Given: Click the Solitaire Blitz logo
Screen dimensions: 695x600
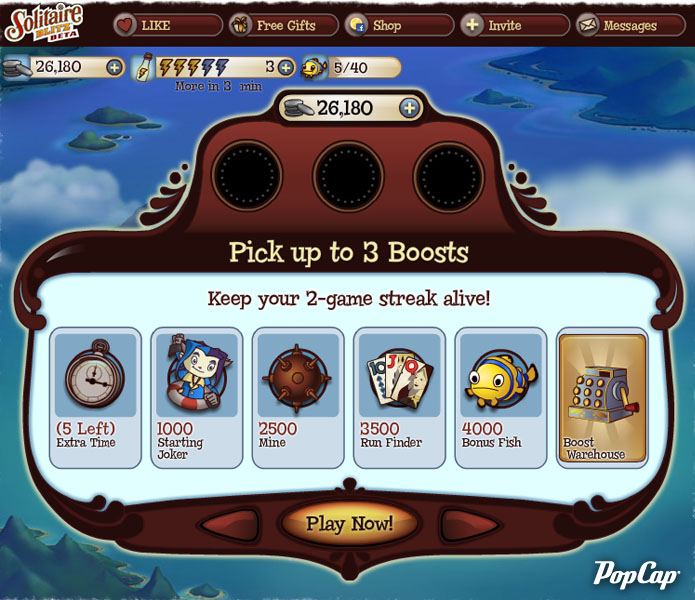Looking at the screenshot, I should (x=43, y=24).
